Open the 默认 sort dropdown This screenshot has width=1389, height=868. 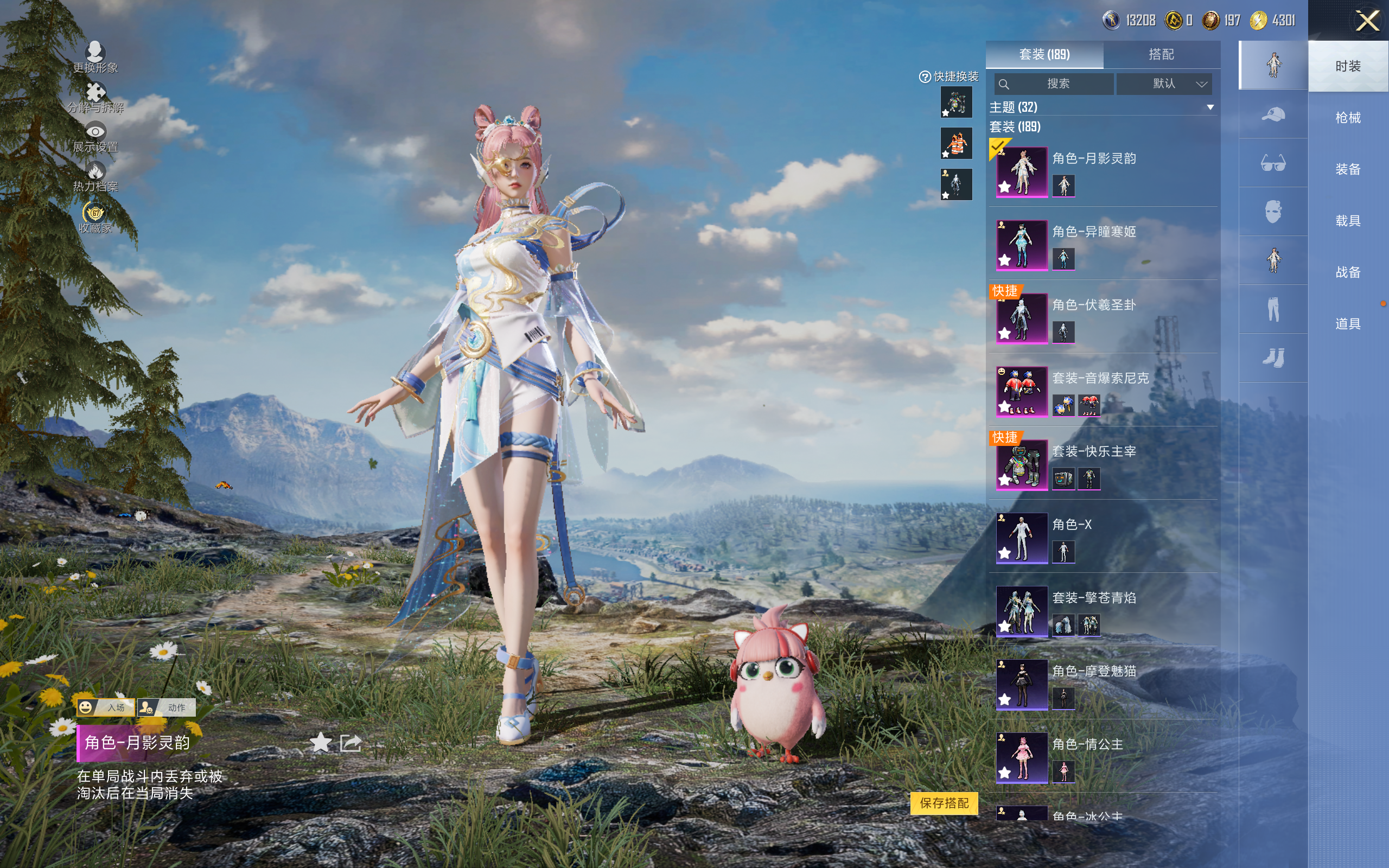click(1165, 84)
